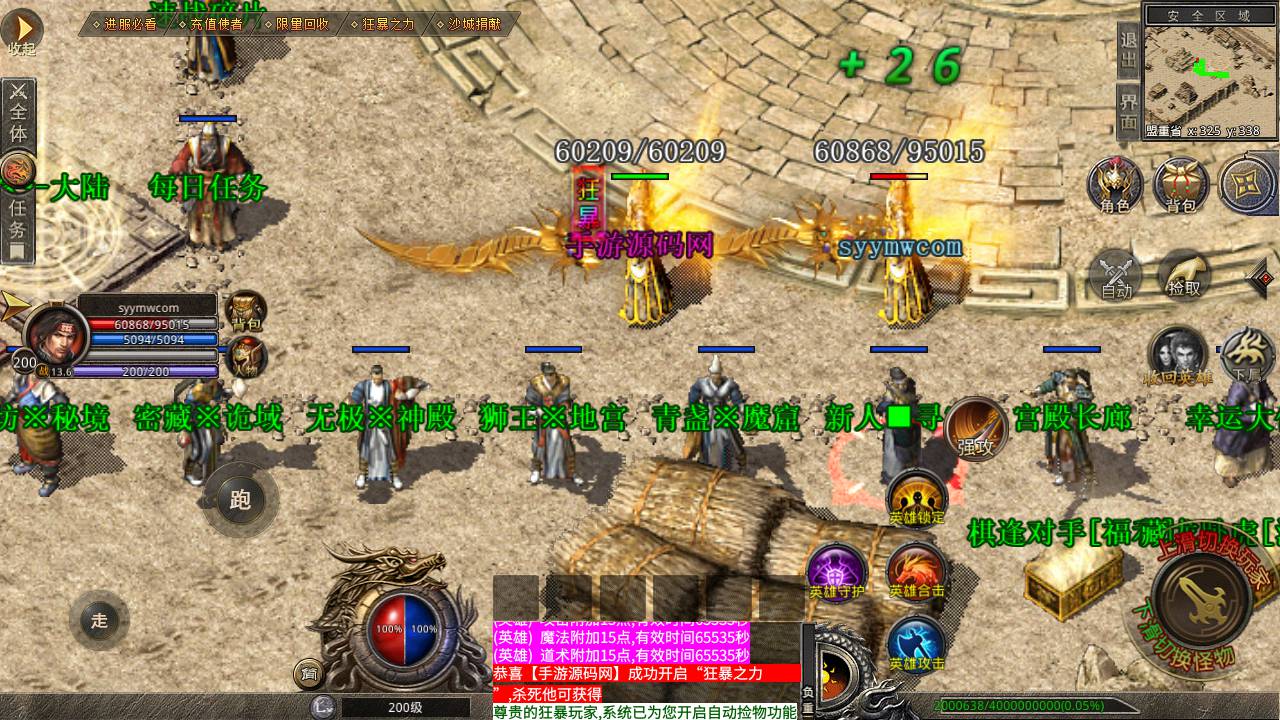Toggle the 跑 run movement button

pyautogui.click(x=240, y=500)
